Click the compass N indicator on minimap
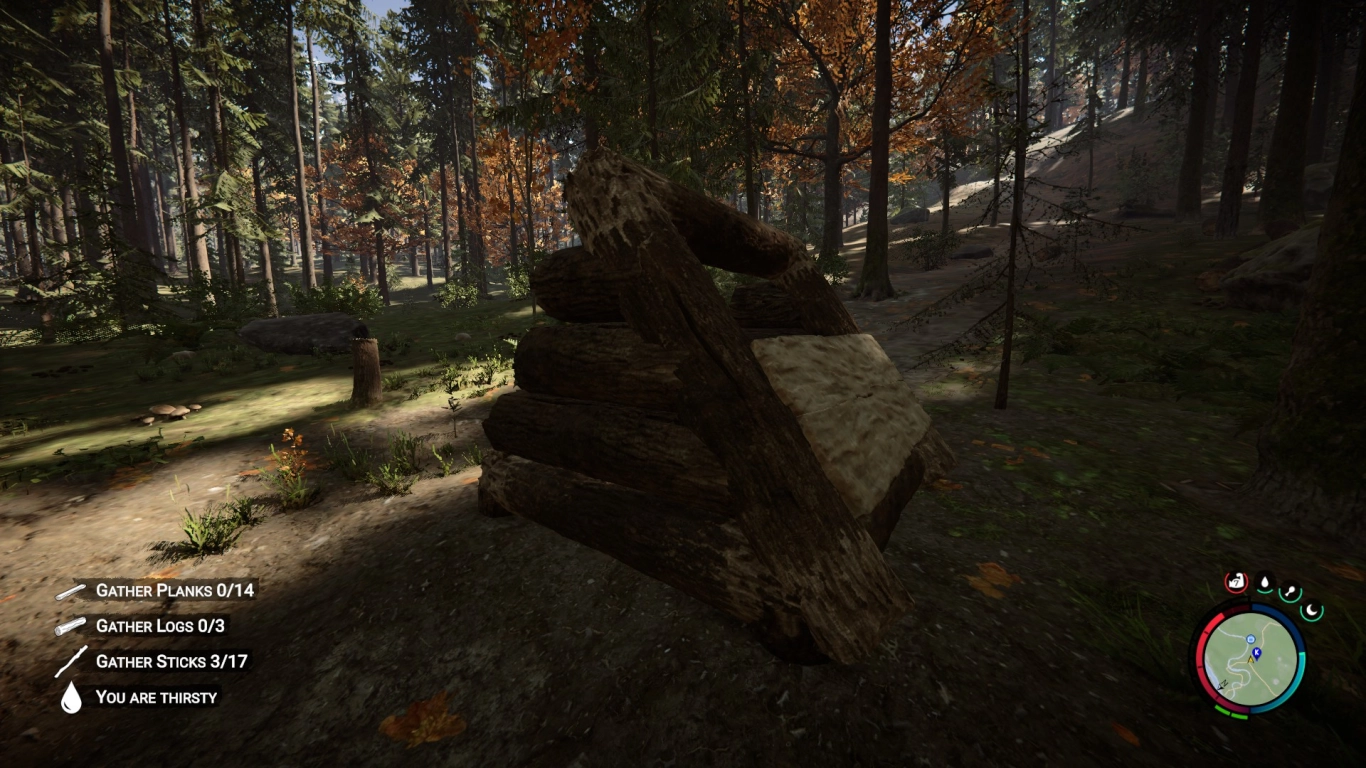 click(x=1222, y=685)
